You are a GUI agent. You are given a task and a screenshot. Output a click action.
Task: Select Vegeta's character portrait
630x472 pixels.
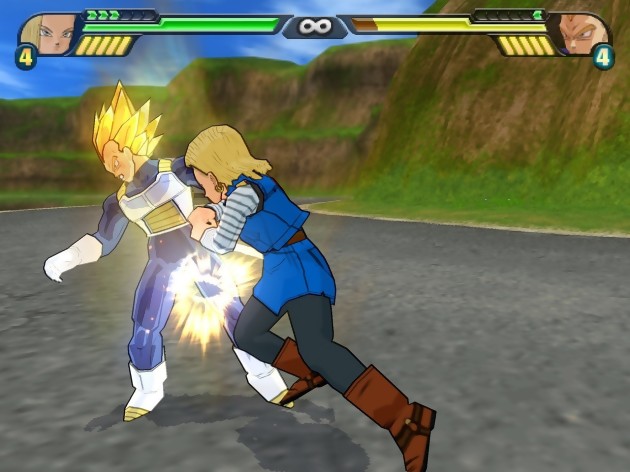click(x=582, y=32)
